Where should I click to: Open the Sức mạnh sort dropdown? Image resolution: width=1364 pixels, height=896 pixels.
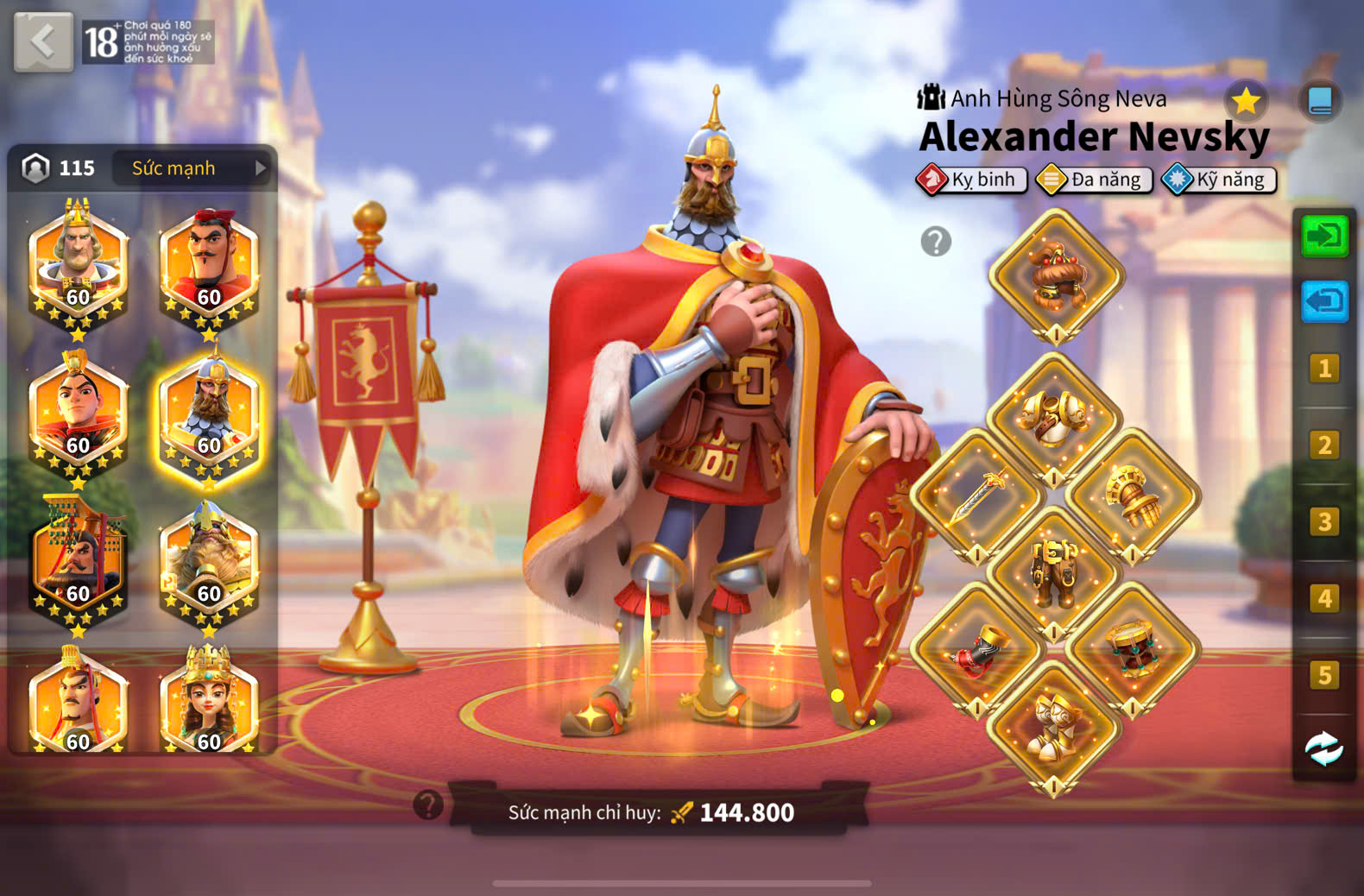(x=193, y=168)
